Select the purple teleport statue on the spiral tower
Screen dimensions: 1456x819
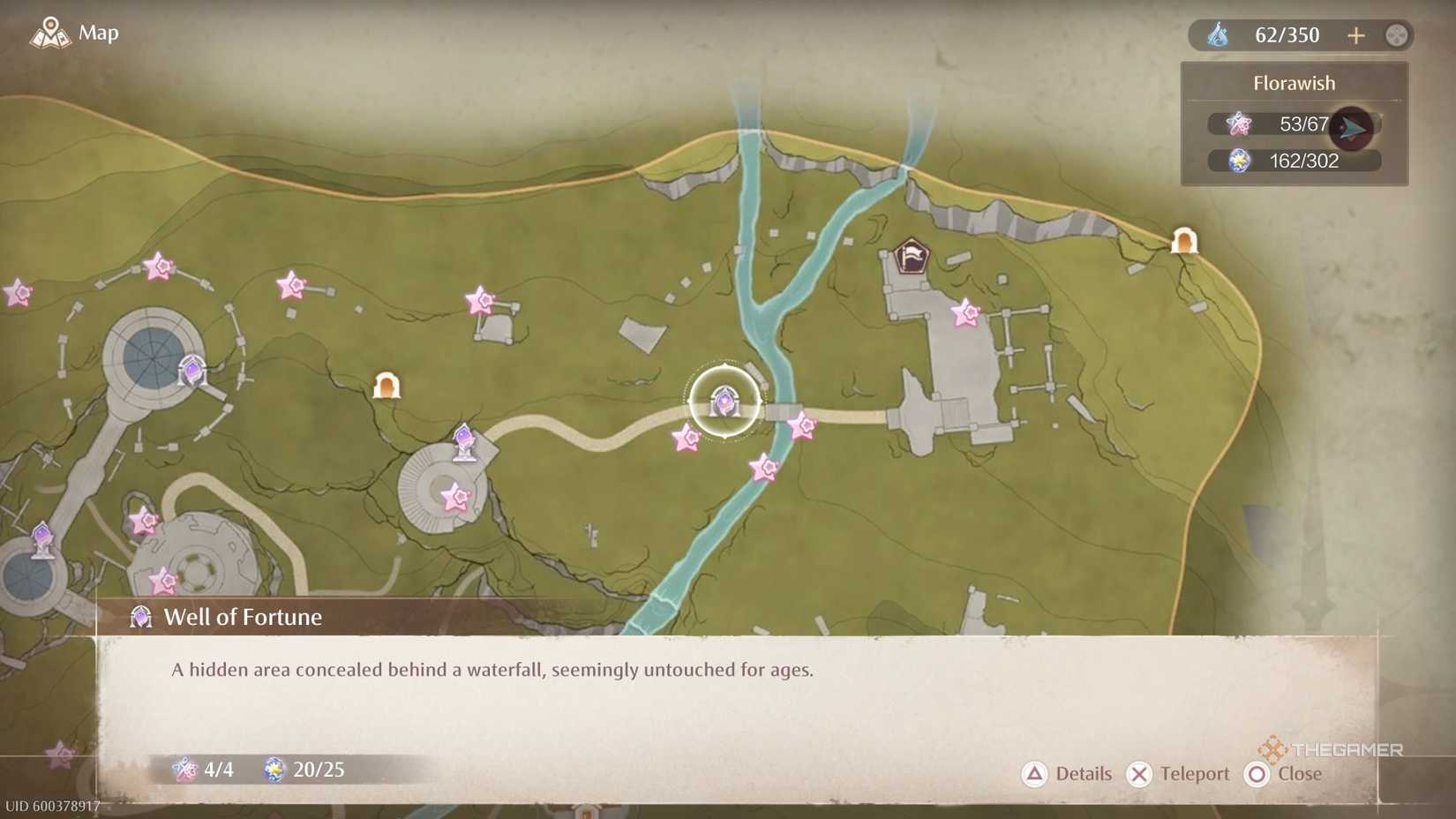point(462,441)
